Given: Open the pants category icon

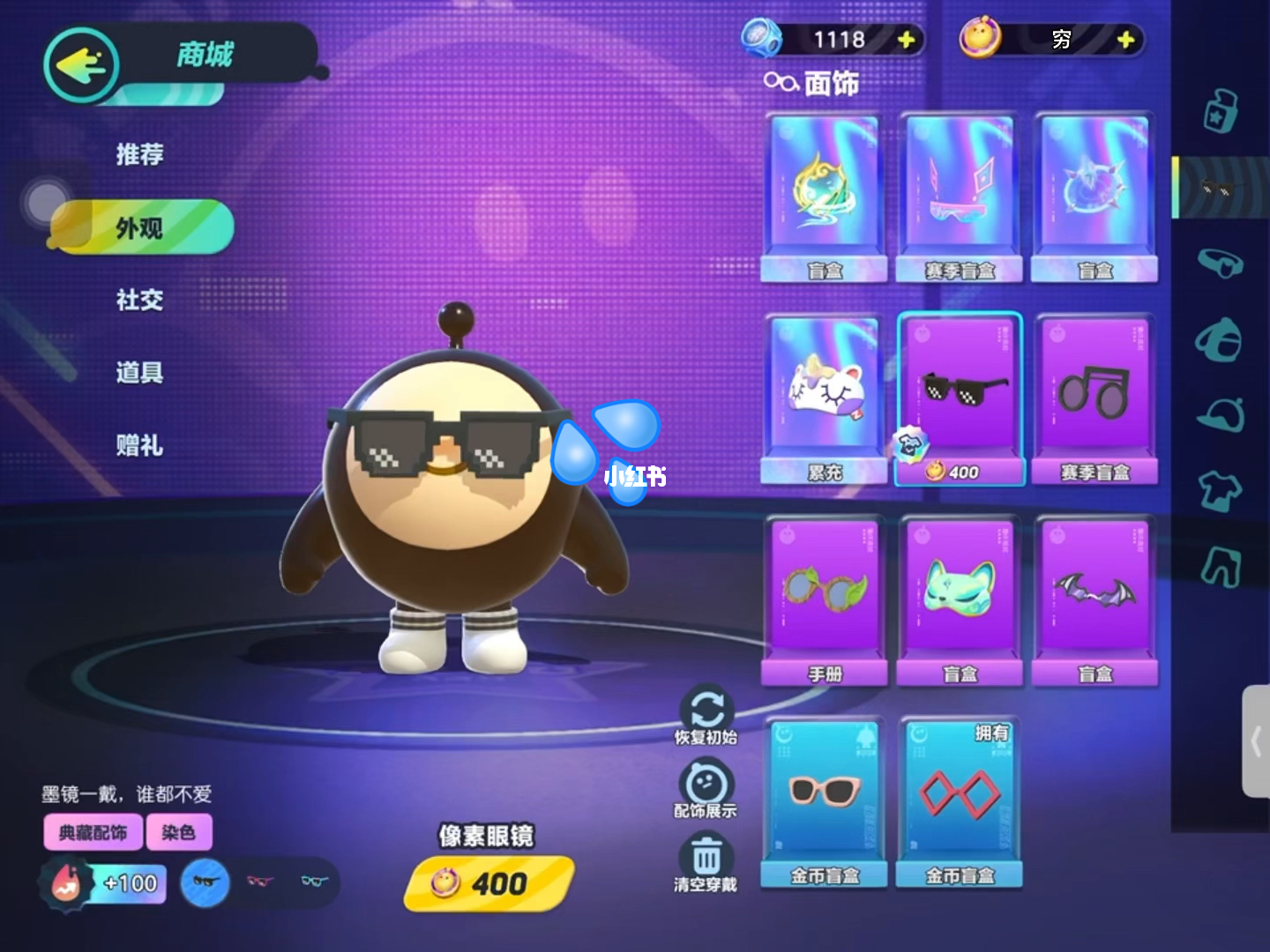Looking at the screenshot, I should click(x=1220, y=565).
